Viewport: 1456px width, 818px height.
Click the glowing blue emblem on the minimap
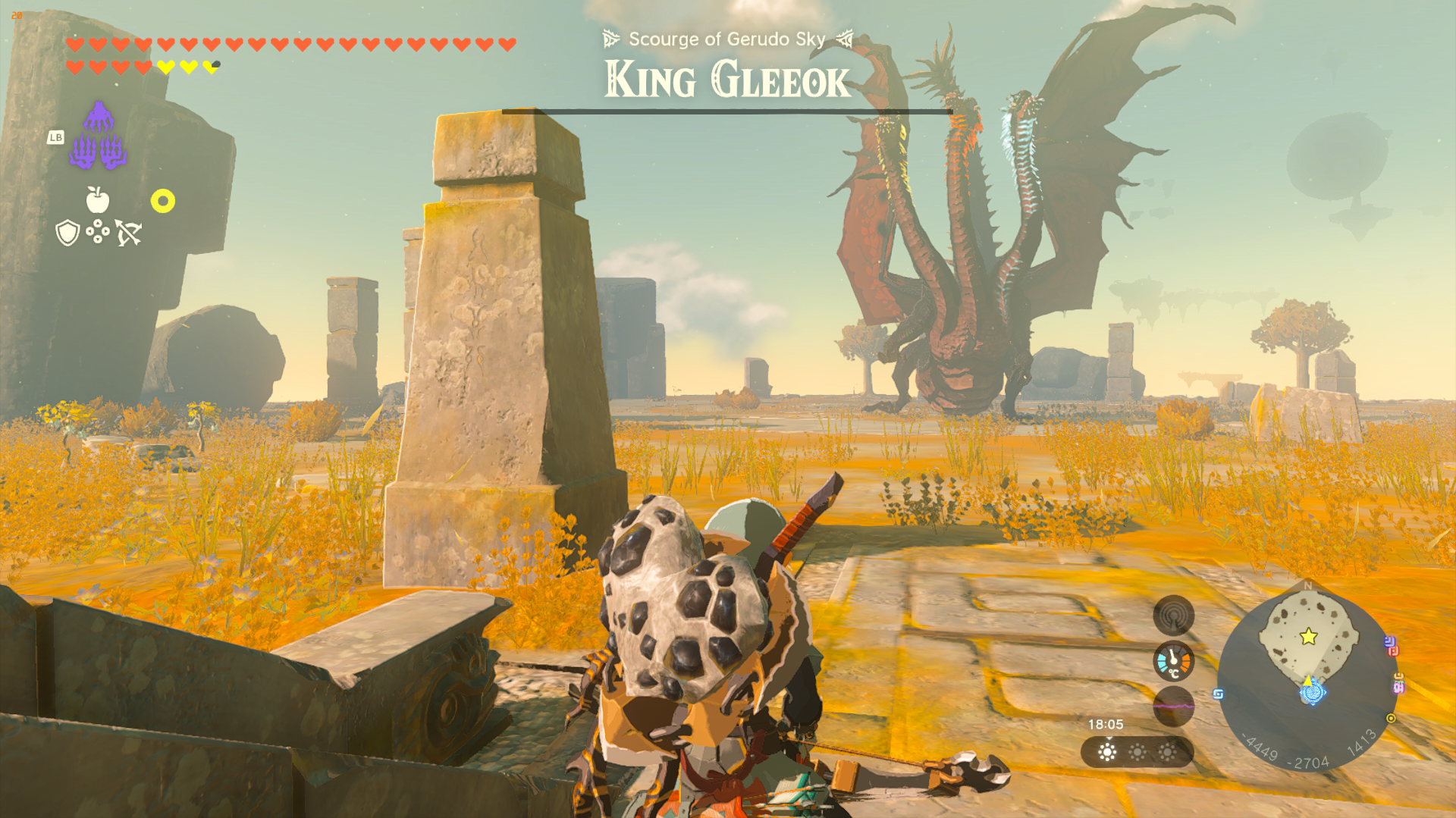[x=1313, y=692]
